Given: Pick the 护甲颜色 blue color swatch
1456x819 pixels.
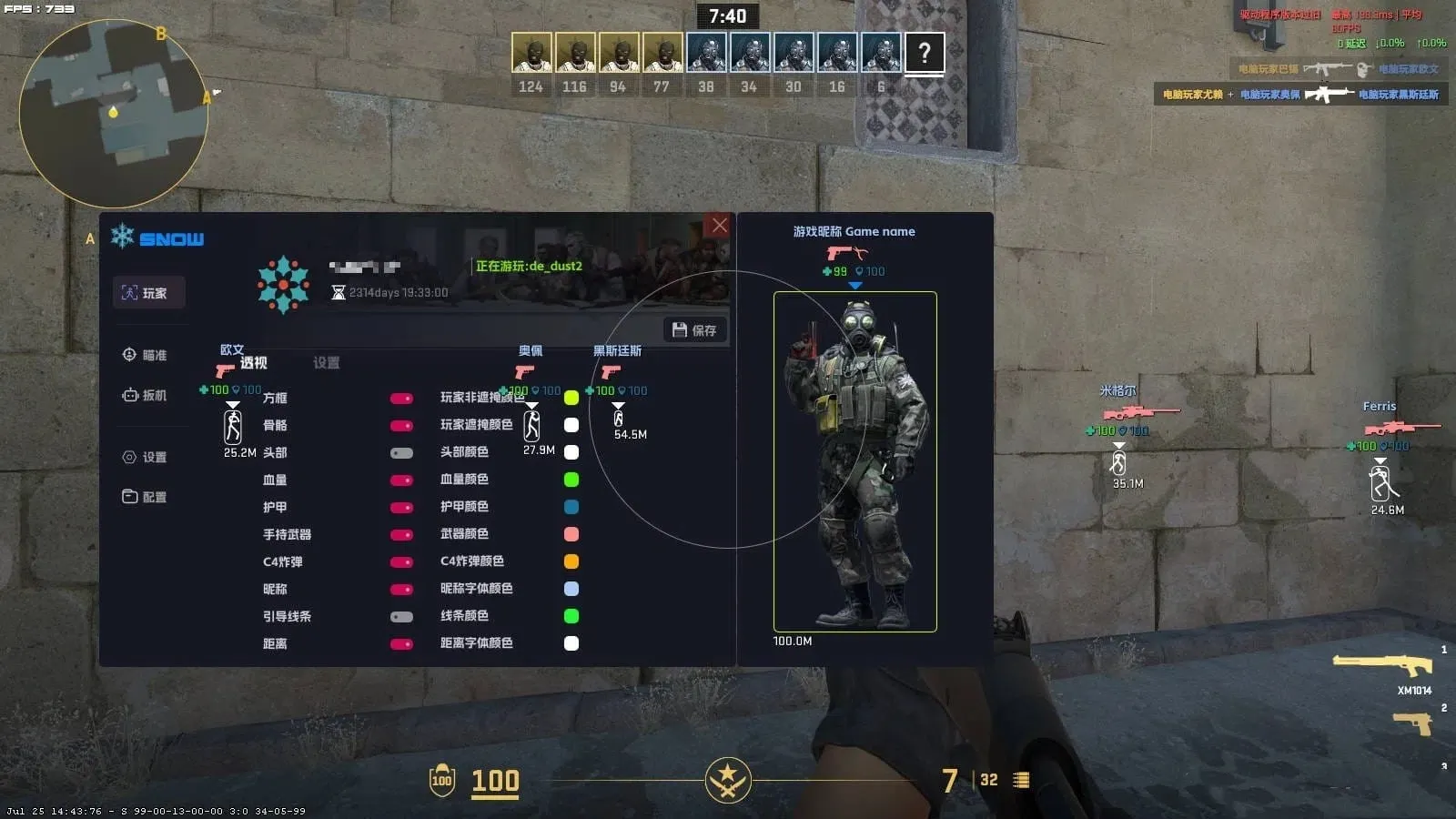Looking at the screenshot, I should coord(571,507).
